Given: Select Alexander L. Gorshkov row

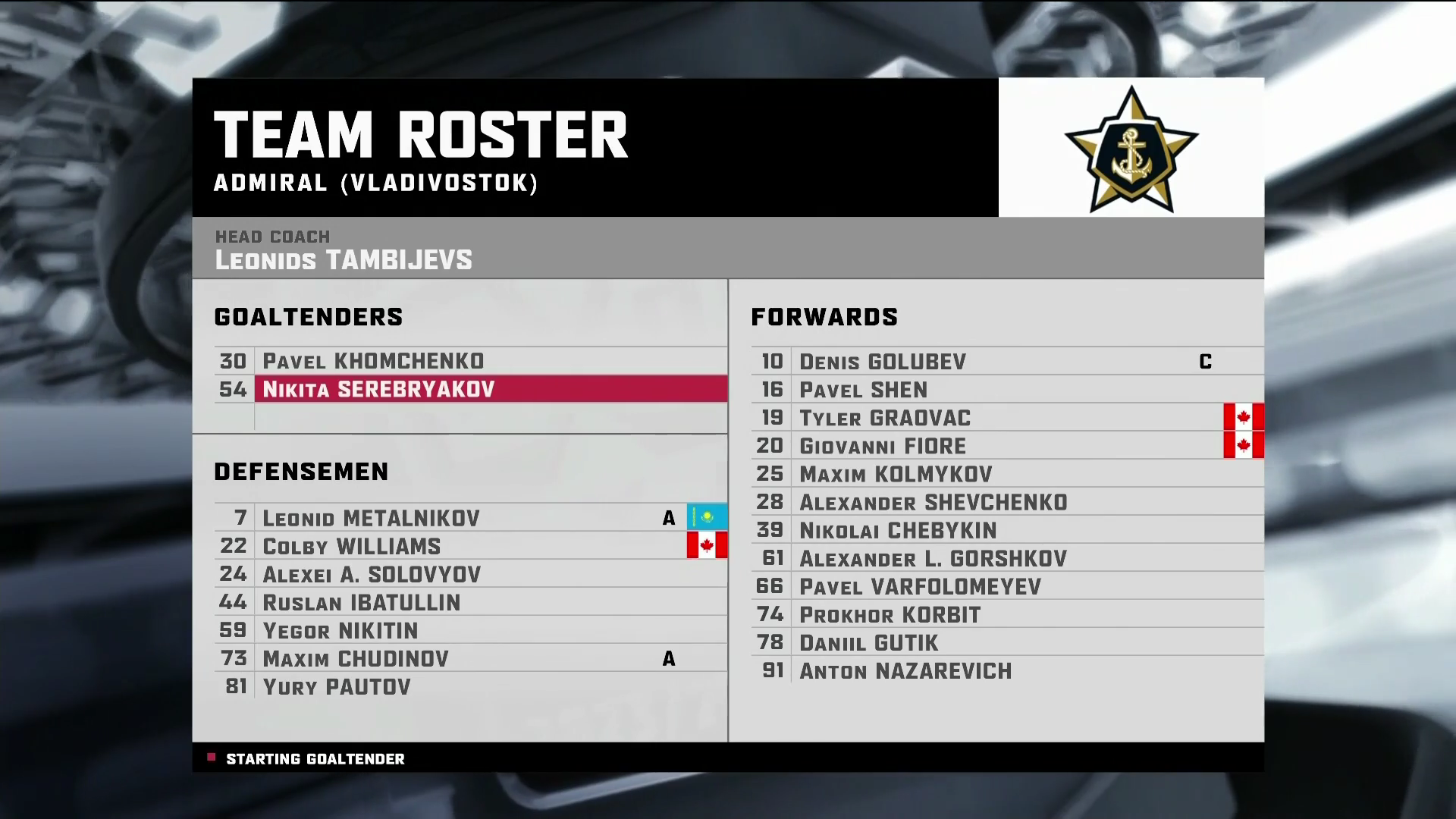Looking at the screenshot, I should (933, 558).
